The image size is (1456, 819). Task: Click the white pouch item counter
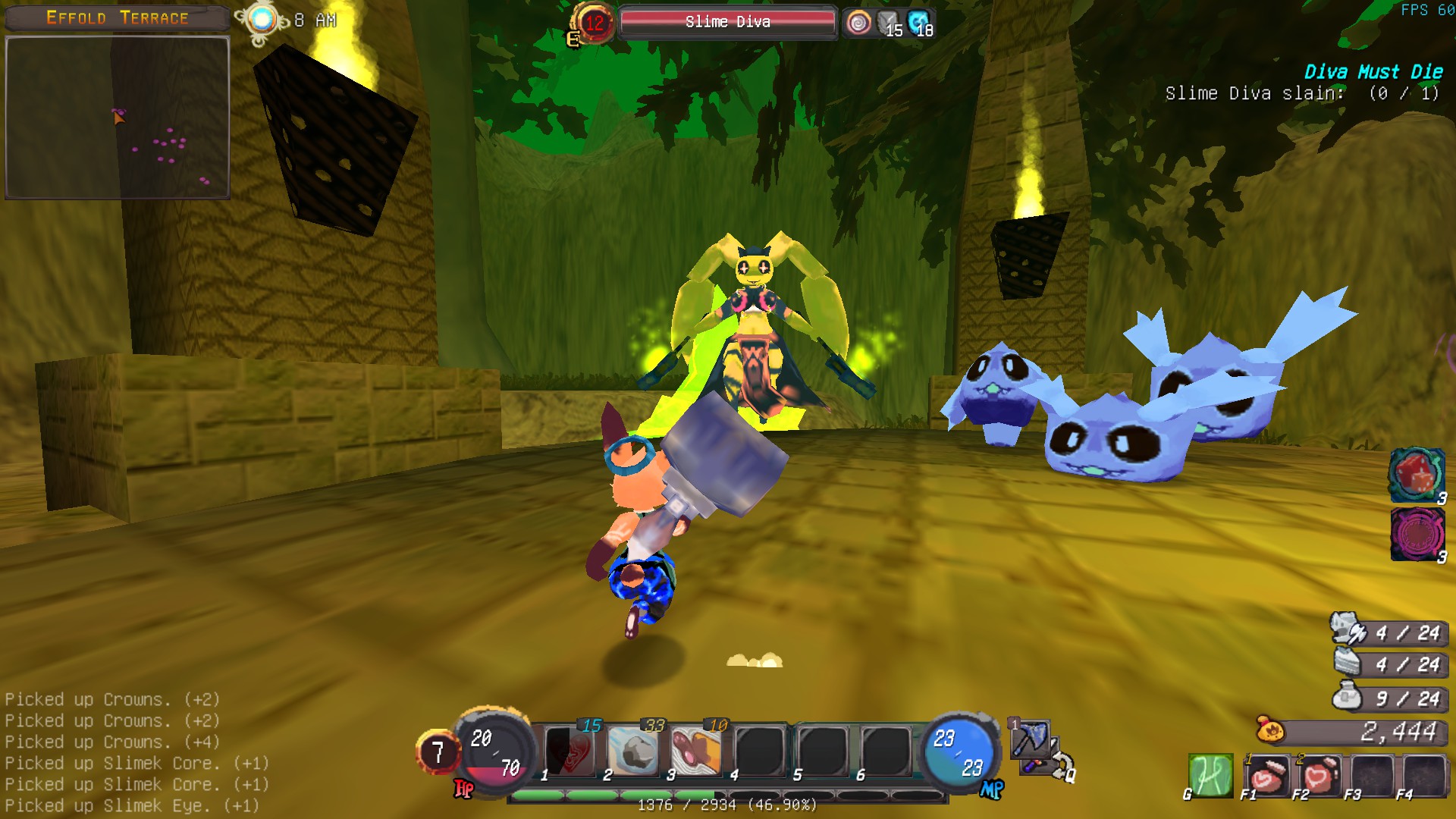(x=1348, y=697)
